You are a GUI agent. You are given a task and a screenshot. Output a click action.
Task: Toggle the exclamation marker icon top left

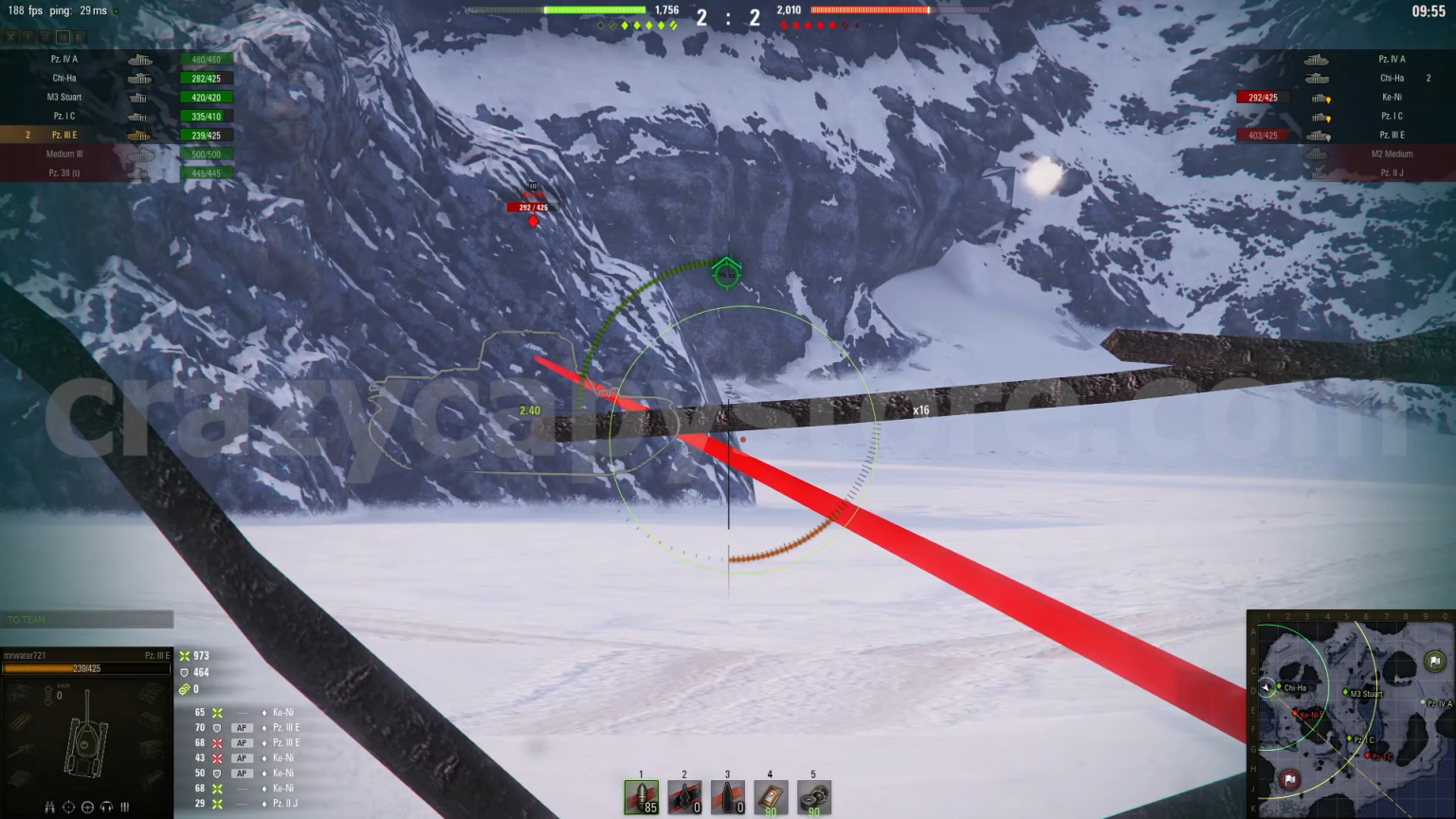(x=28, y=37)
